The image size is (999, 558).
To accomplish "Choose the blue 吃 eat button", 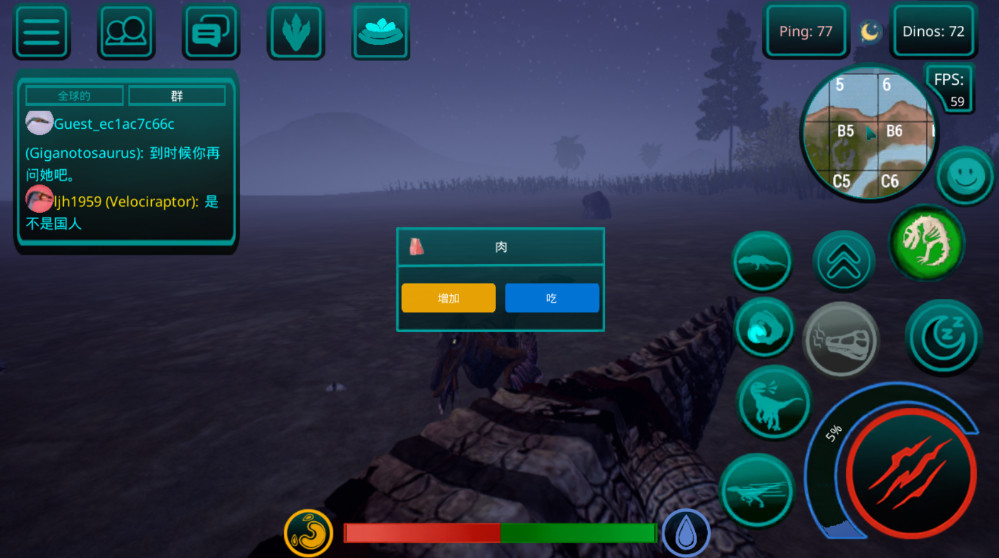I will coord(552,298).
